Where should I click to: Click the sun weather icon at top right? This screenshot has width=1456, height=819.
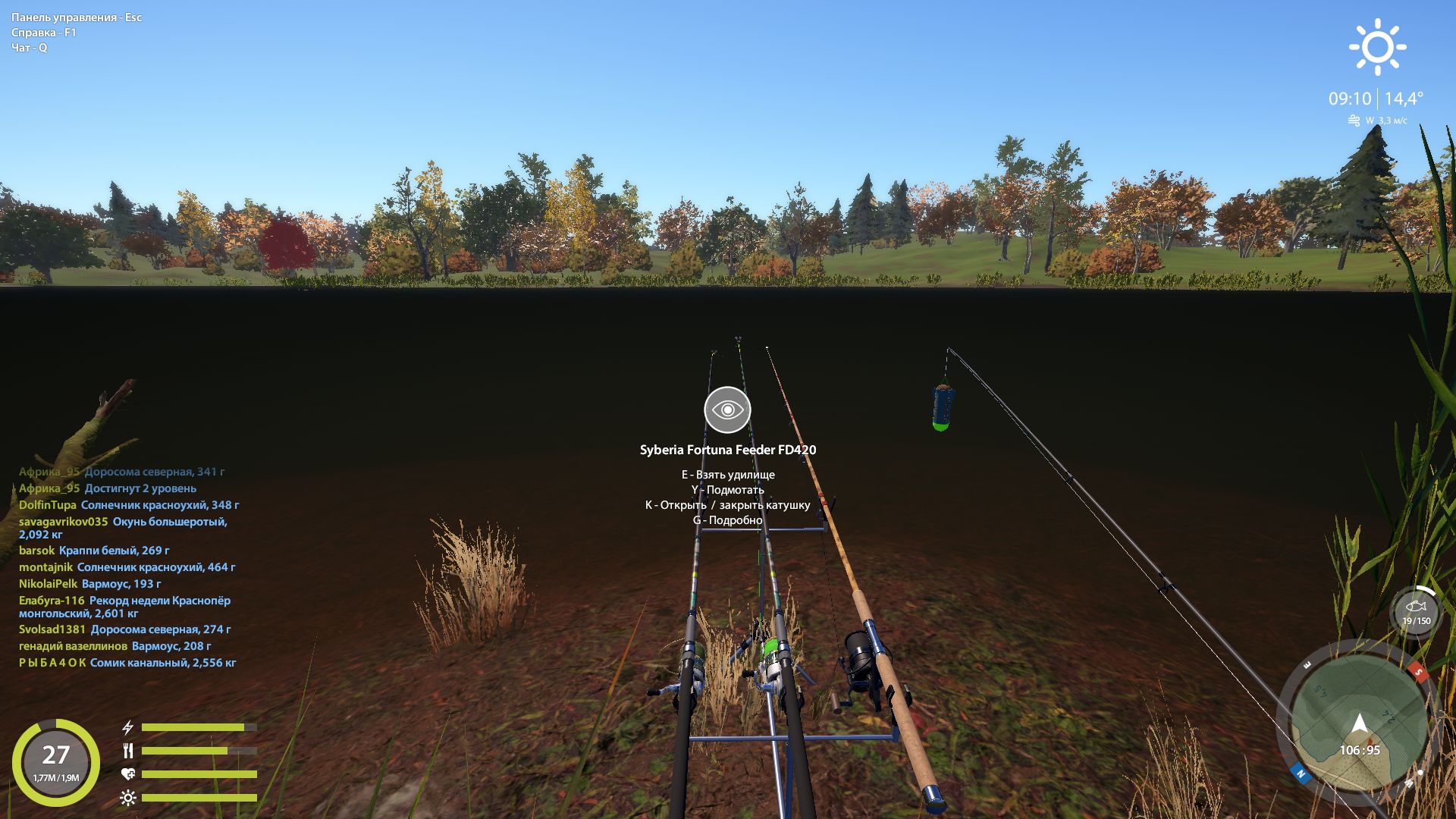pos(1378,48)
